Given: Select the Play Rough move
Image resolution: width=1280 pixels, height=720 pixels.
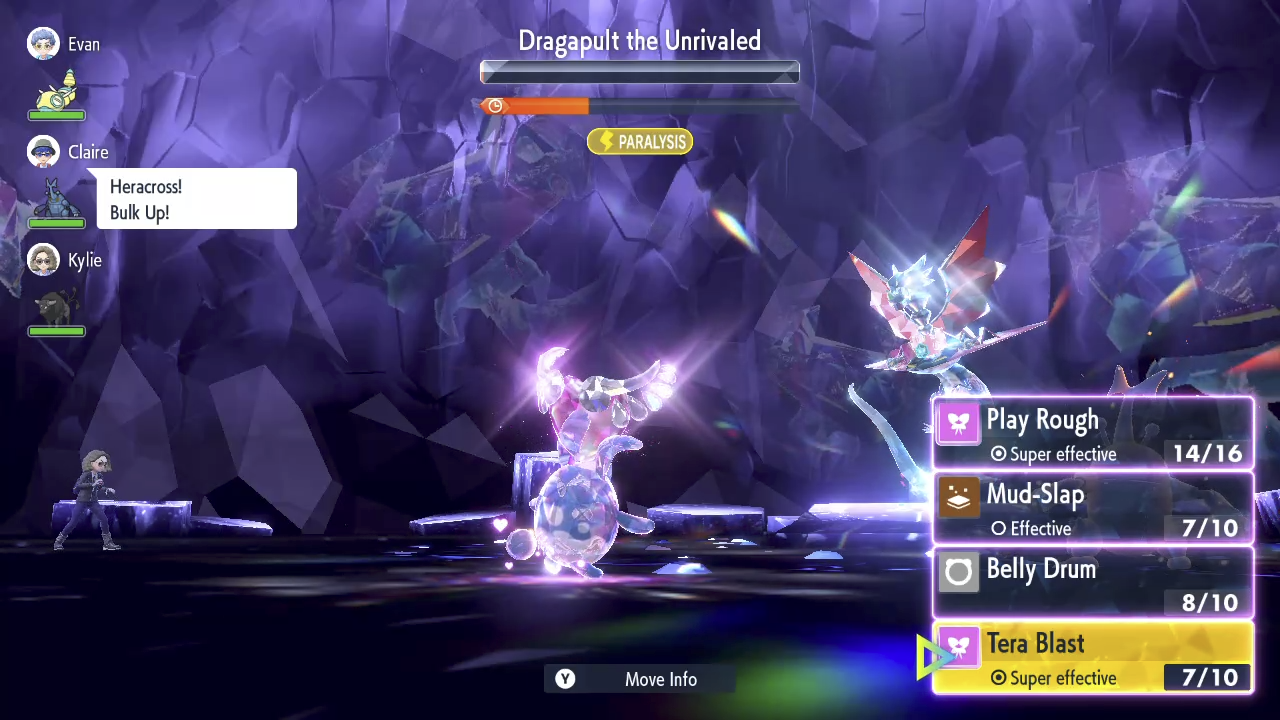Looking at the screenshot, I should click(x=1092, y=434).
